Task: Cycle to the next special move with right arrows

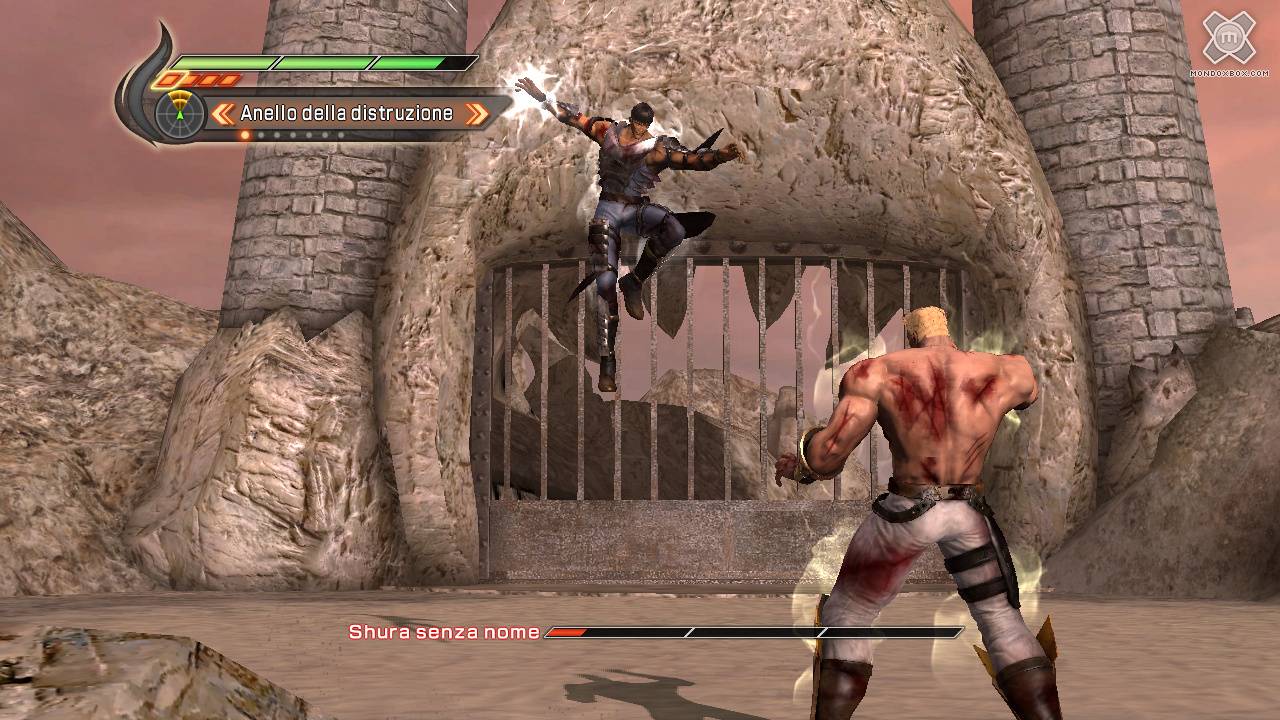Action: pyautogui.click(x=477, y=114)
